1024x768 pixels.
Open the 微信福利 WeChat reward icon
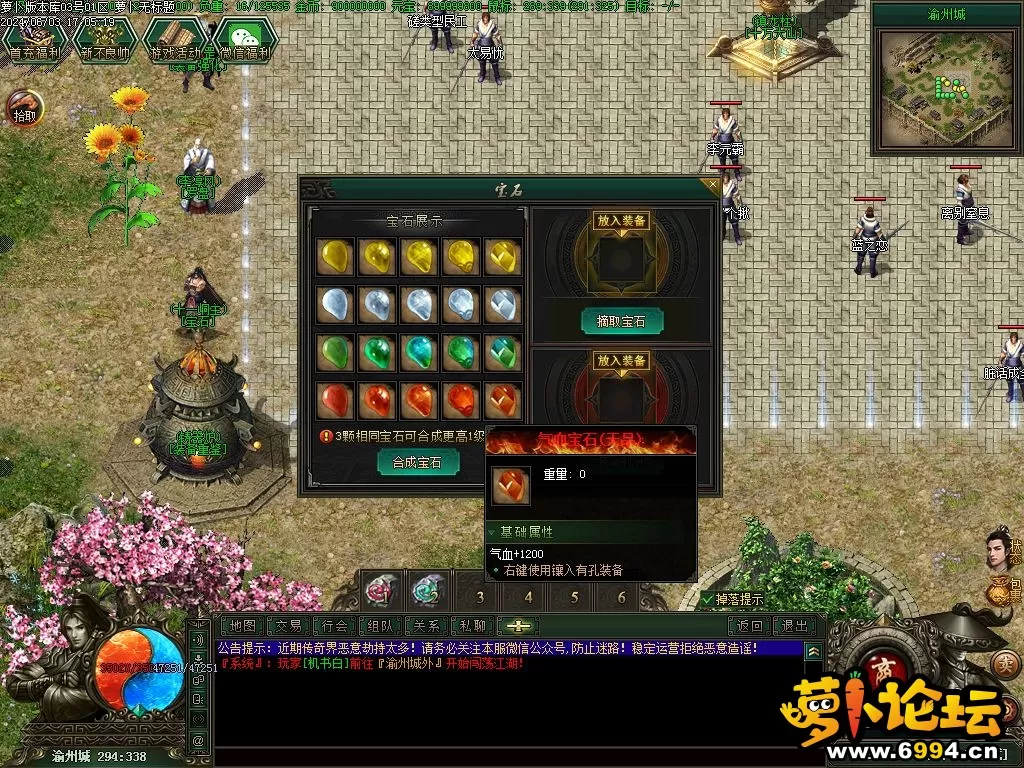pos(244,42)
